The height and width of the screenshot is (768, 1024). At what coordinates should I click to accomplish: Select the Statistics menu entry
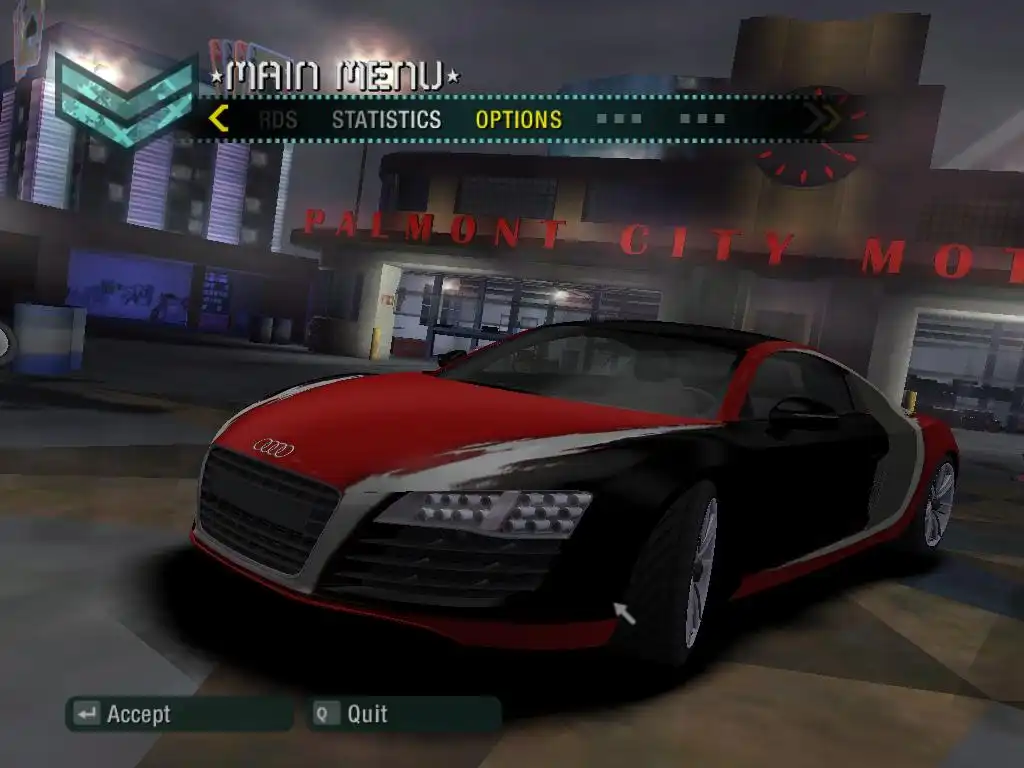tap(386, 120)
